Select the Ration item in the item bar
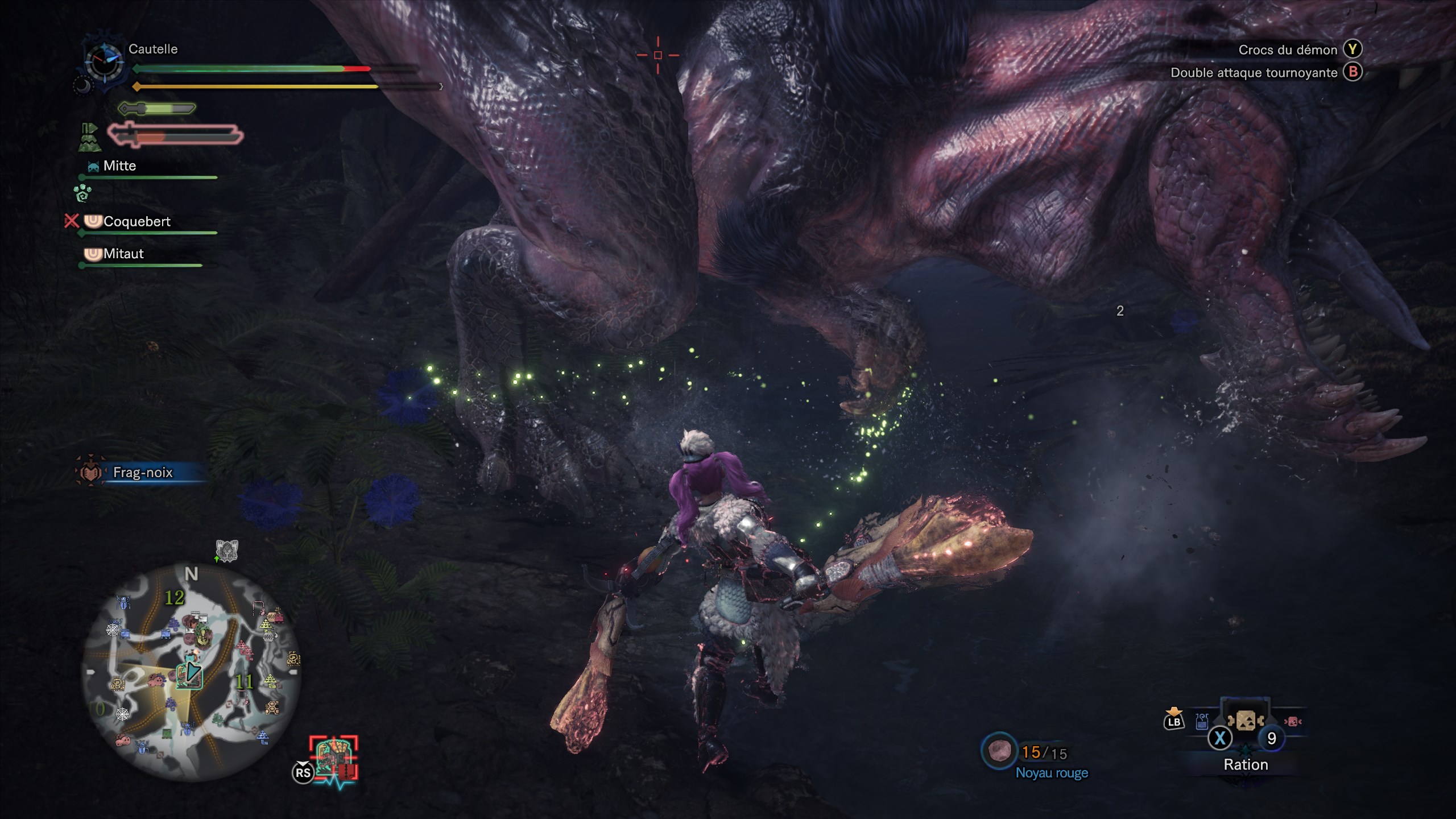Viewport: 1456px width, 819px height. (1245, 721)
